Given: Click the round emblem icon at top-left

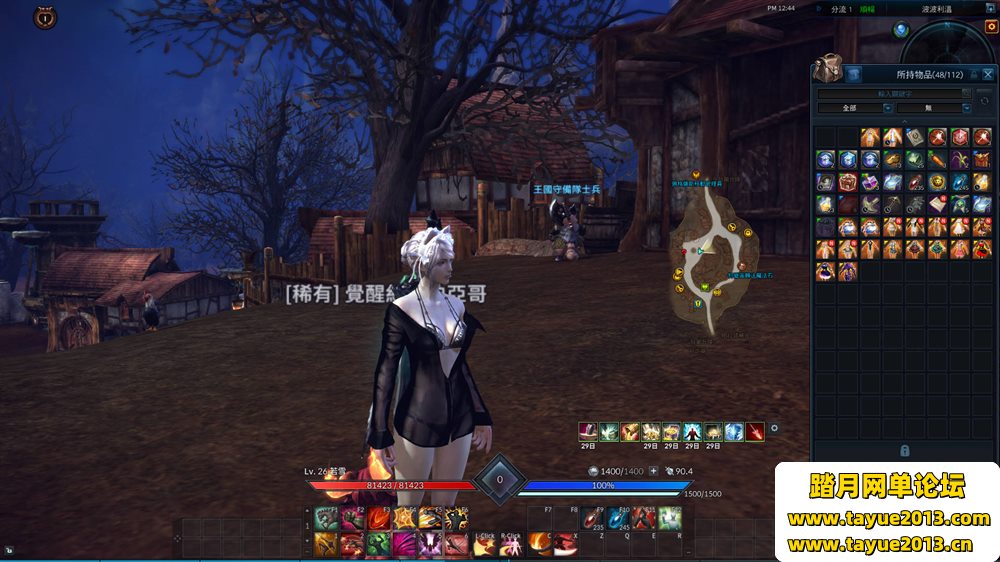Looking at the screenshot, I should click(x=44, y=17).
